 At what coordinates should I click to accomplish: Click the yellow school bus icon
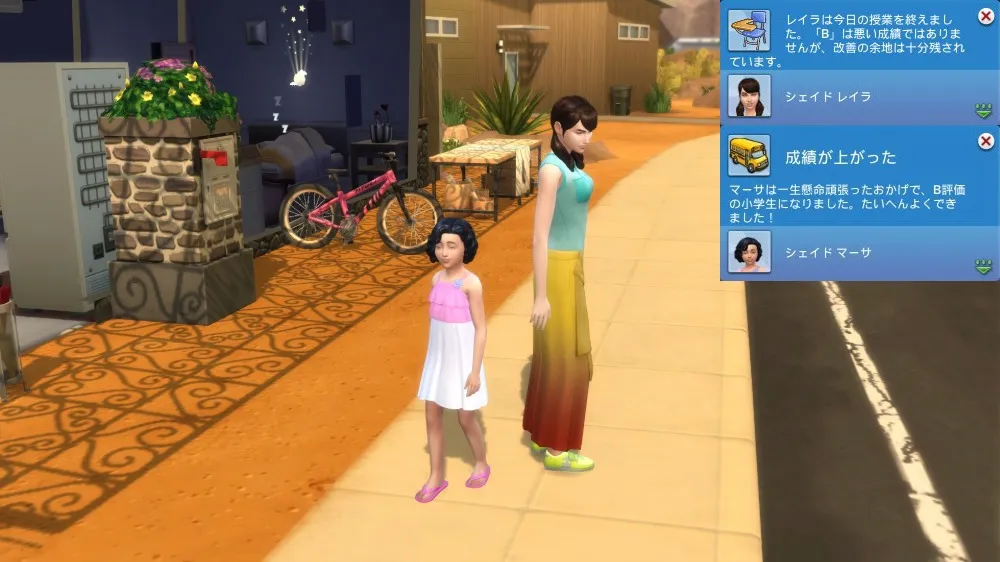[x=749, y=155]
